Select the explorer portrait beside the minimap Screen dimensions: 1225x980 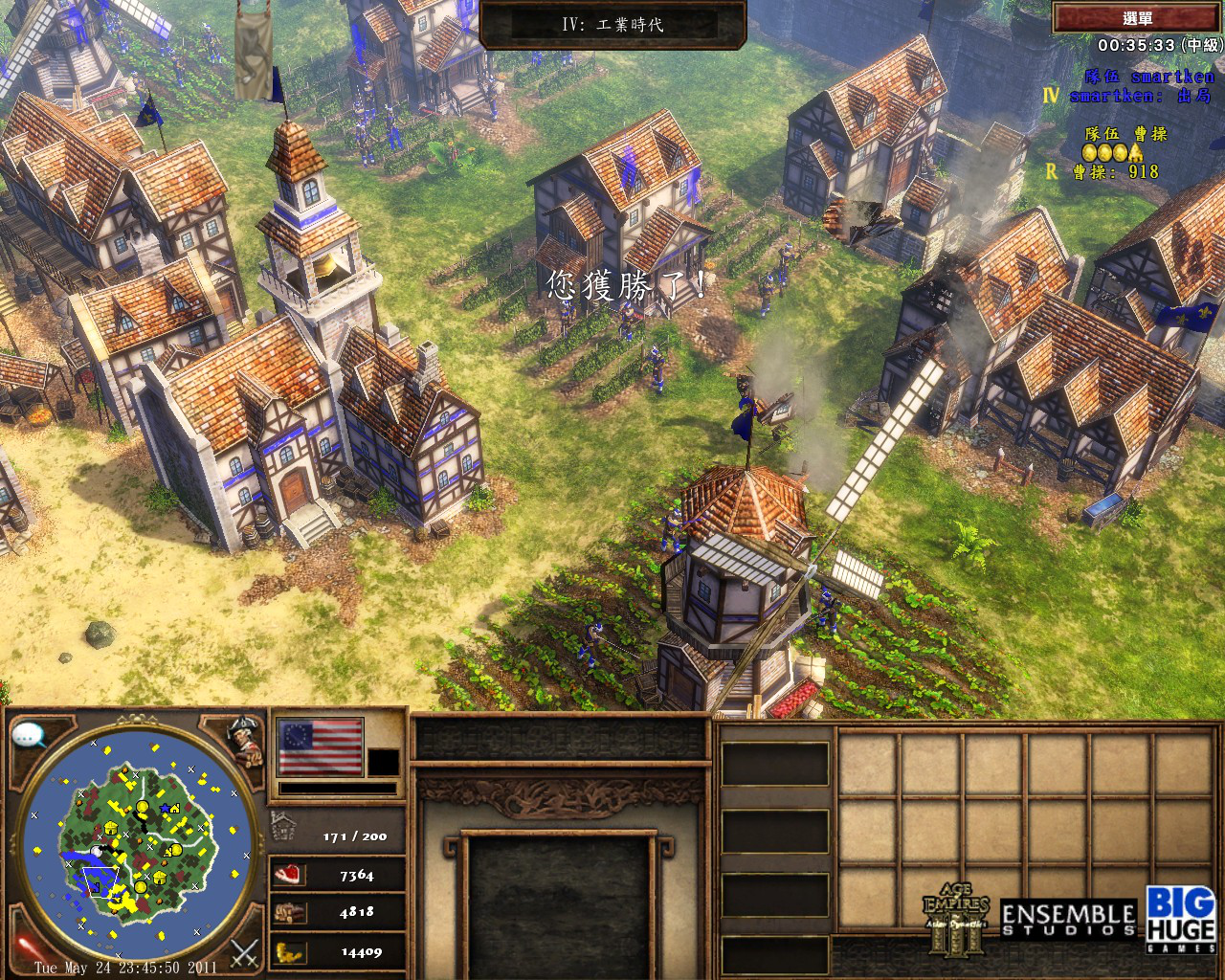coord(243,739)
